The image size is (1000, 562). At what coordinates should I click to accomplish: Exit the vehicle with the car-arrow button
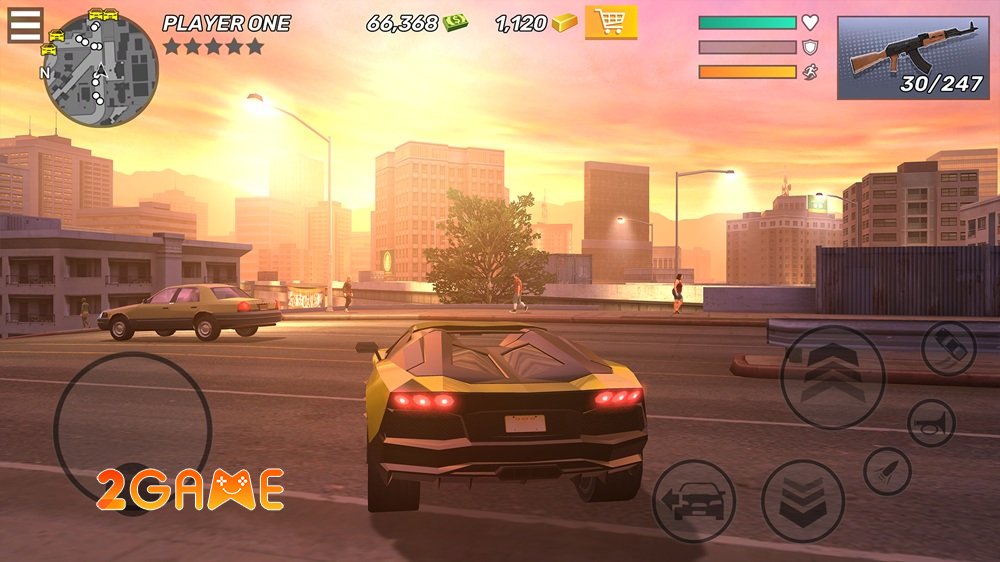[694, 500]
